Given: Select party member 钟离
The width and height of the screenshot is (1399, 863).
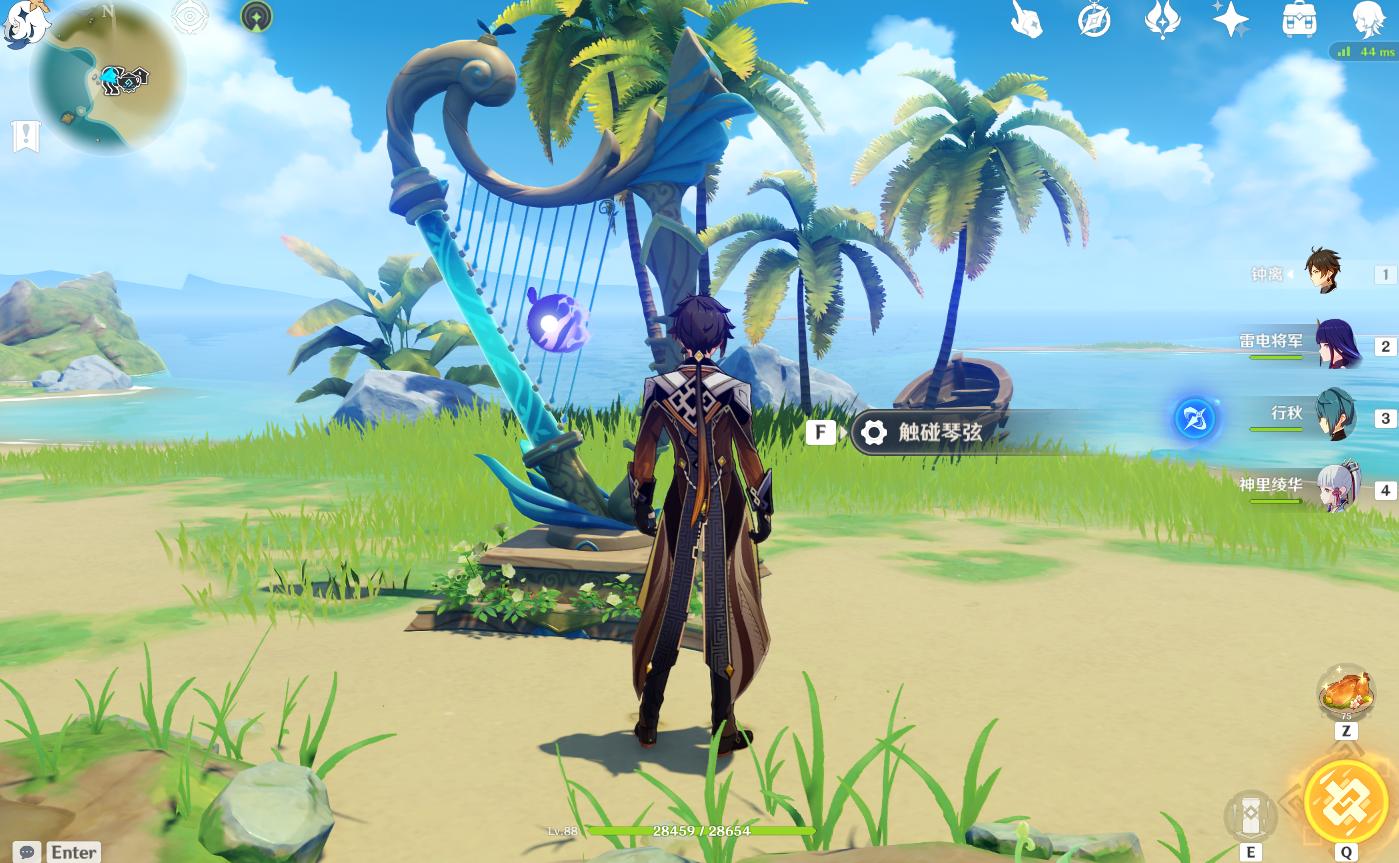Looking at the screenshot, I should click(x=1325, y=271).
